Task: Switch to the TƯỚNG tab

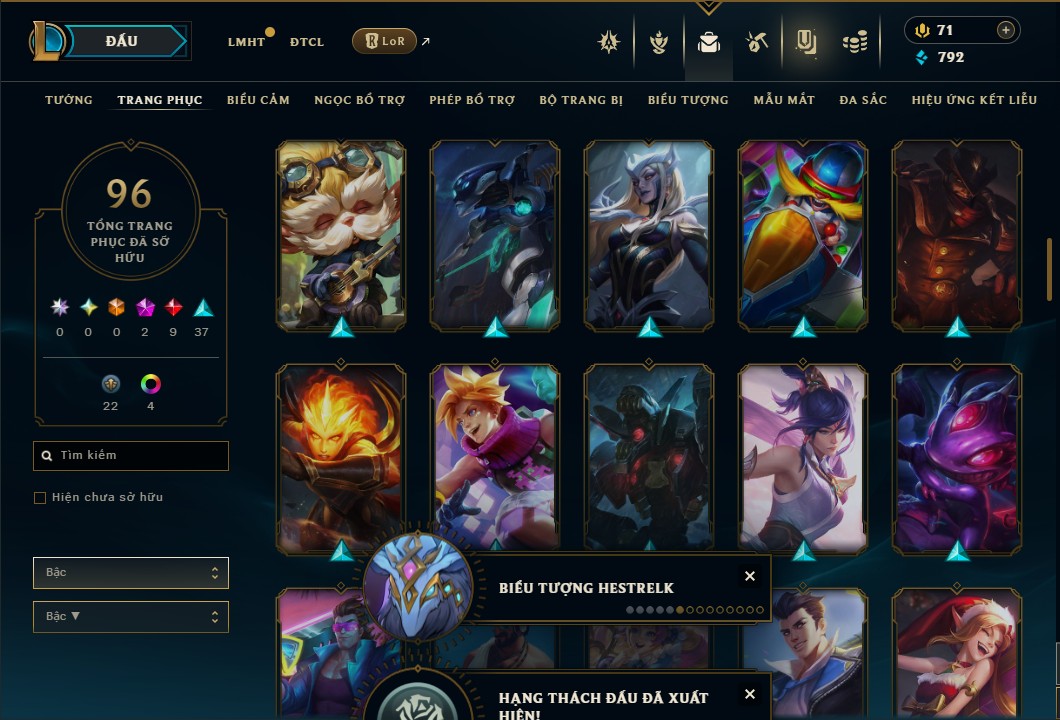Action: [69, 100]
